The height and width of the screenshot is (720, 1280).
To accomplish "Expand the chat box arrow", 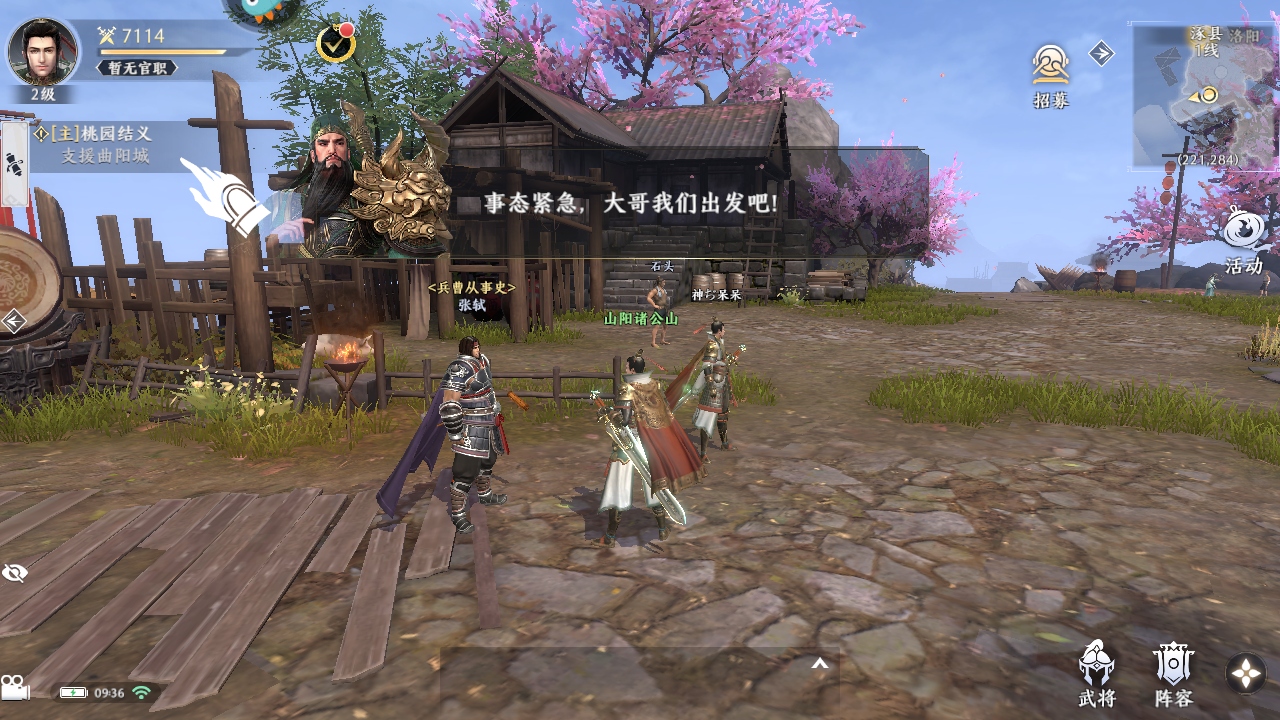I will [x=819, y=663].
